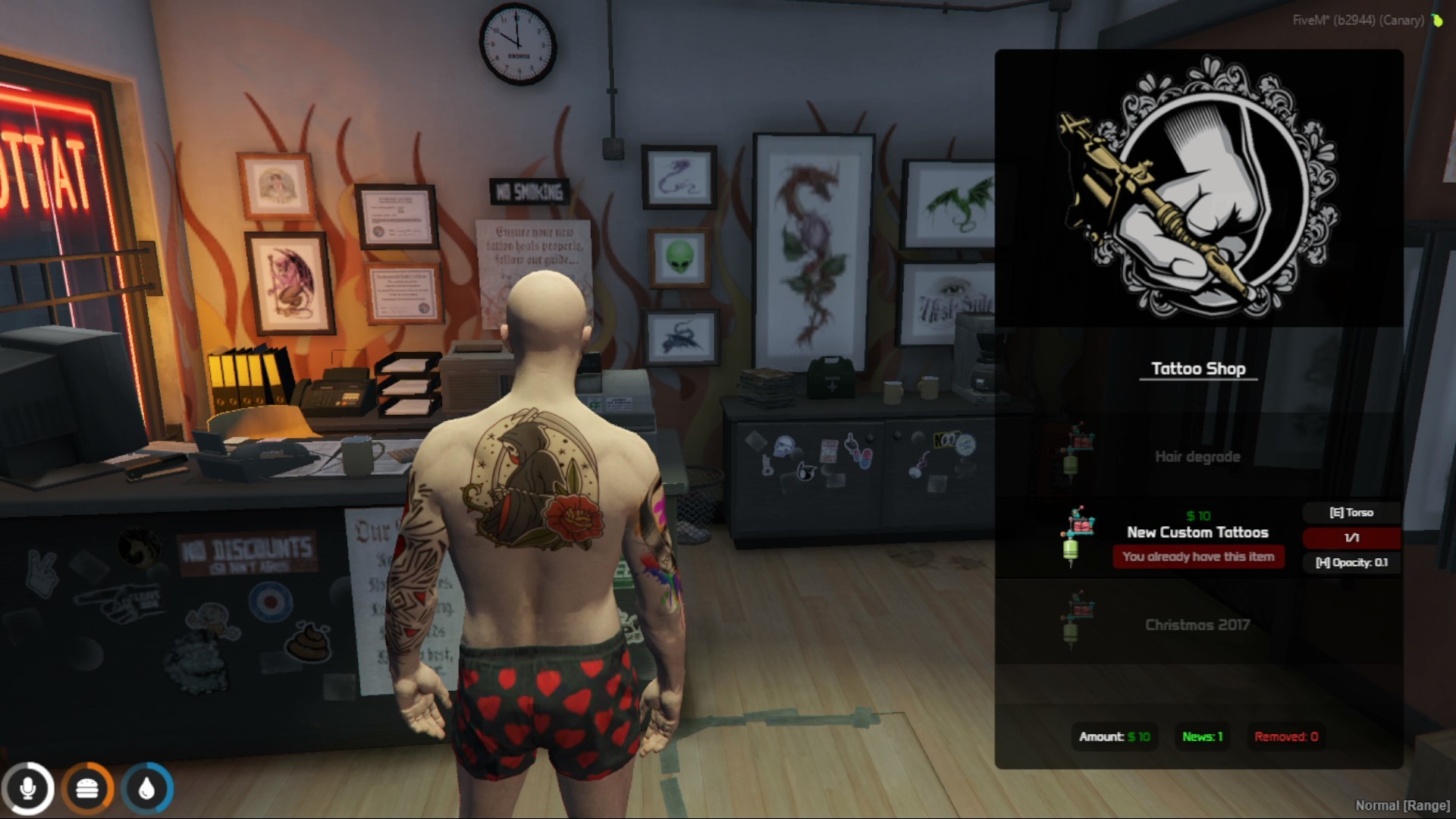Click the 'You already have this item' button
This screenshot has height=819, width=1456.
(x=1198, y=557)
